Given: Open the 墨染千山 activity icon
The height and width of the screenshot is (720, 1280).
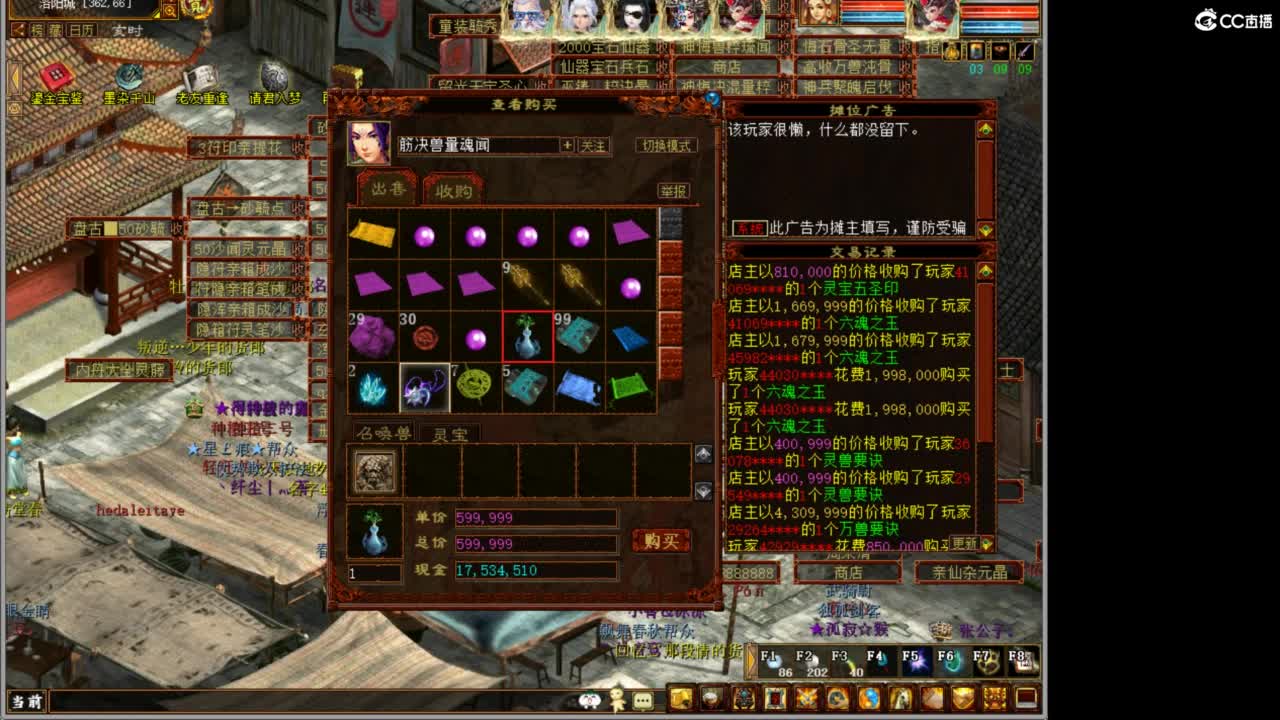Looking at the screenshot, I should [128, 76].
